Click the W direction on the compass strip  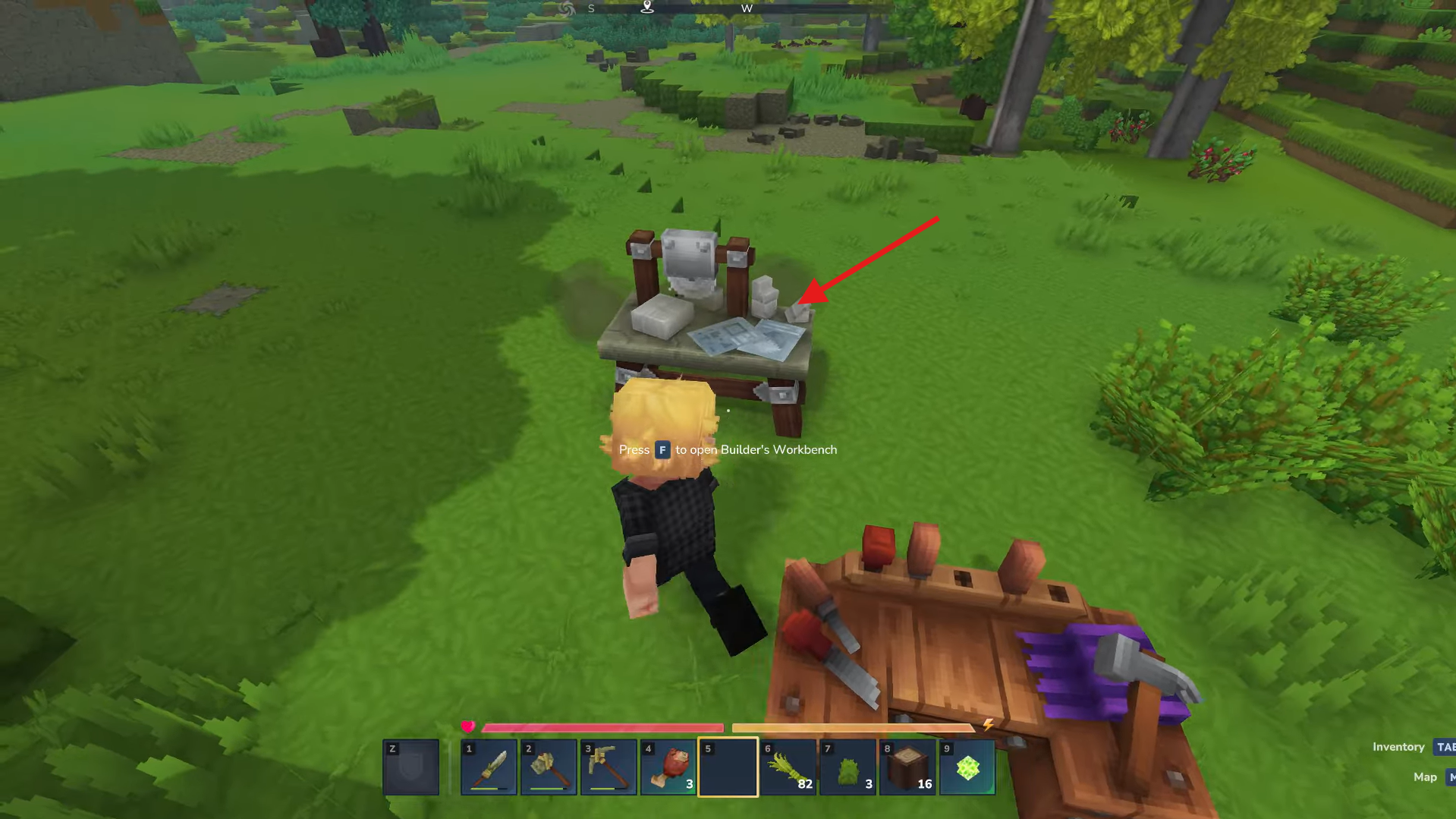point(747,8)
